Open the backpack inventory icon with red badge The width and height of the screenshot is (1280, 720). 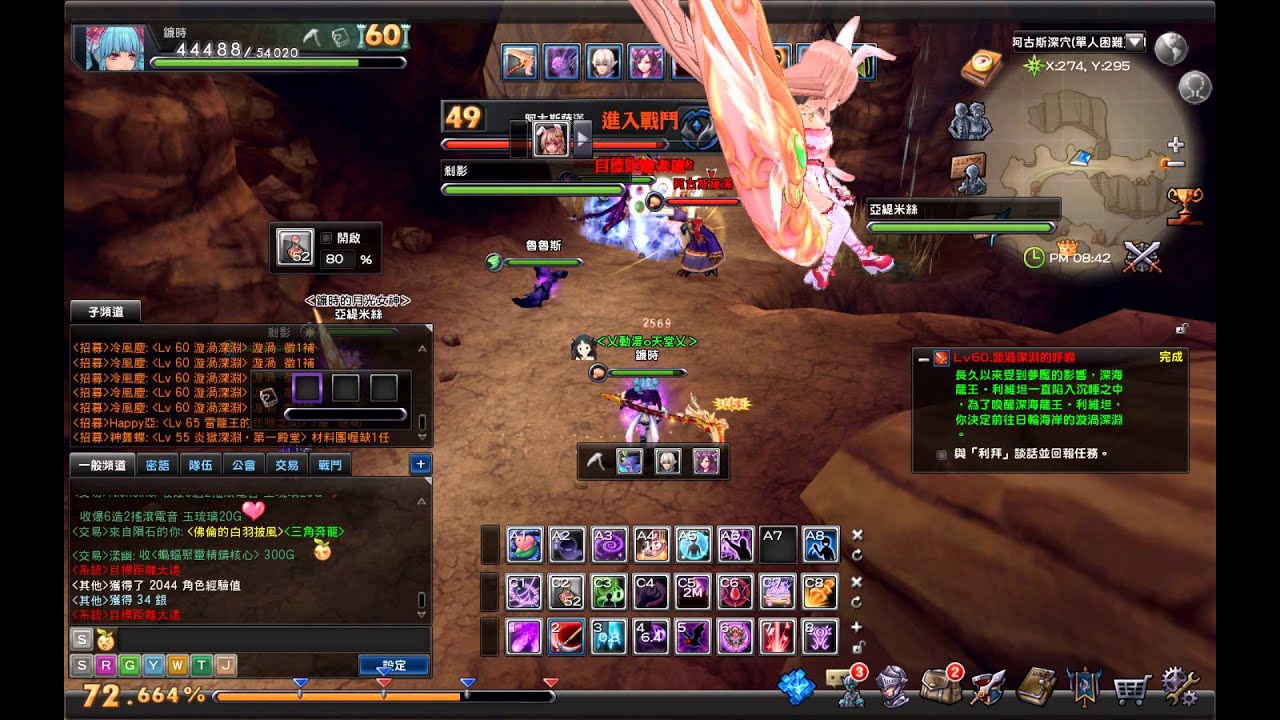click(x=940, y=686)
